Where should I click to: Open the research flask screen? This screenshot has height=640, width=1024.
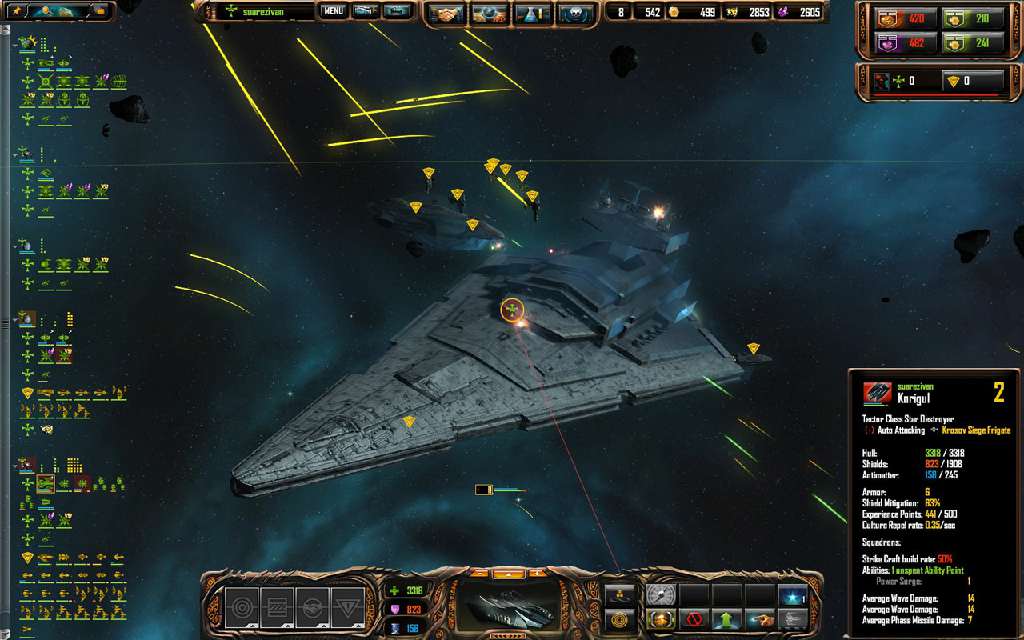point(531,14)
